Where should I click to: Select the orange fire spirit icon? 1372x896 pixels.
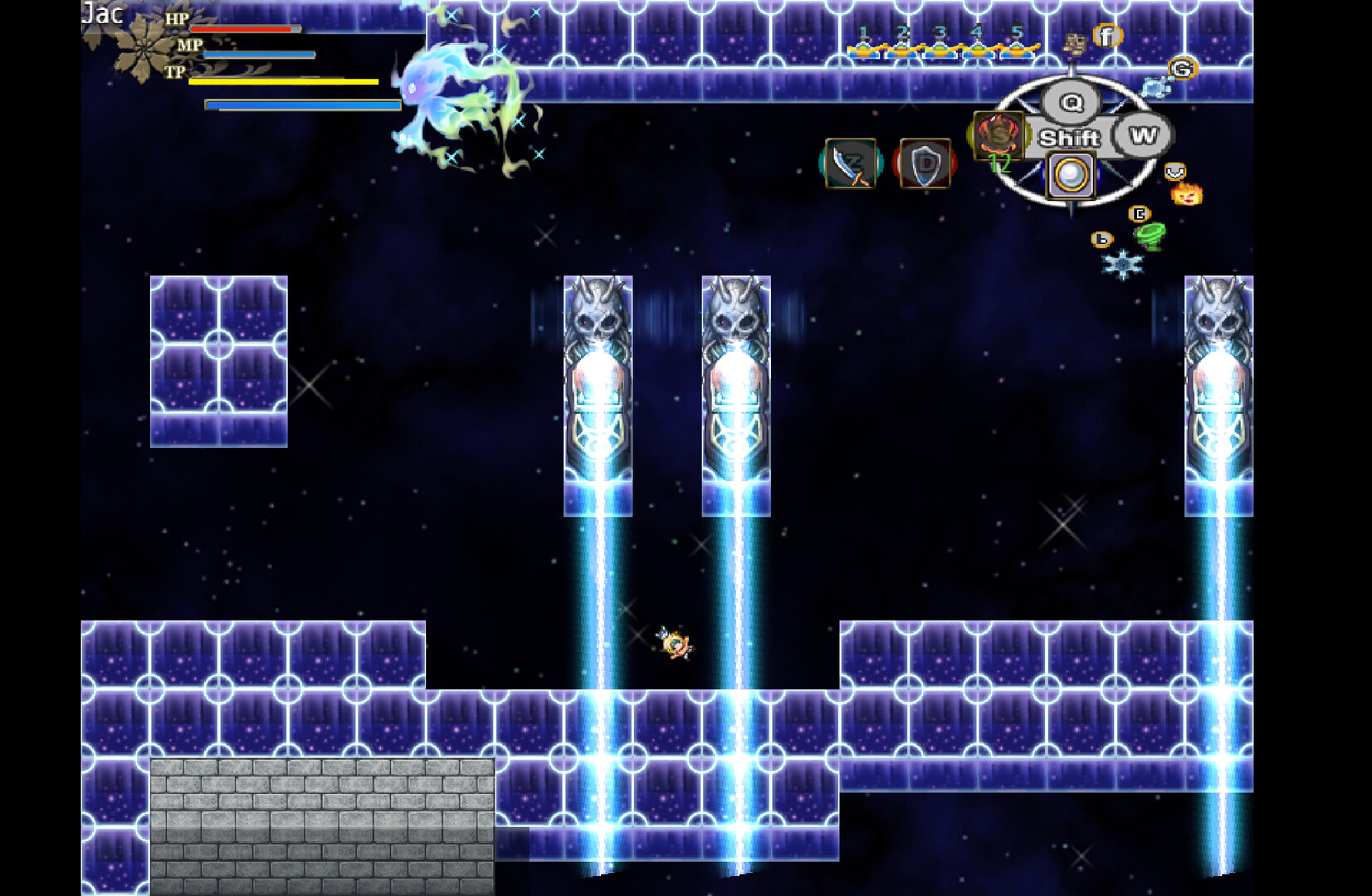pos(1186,195)
